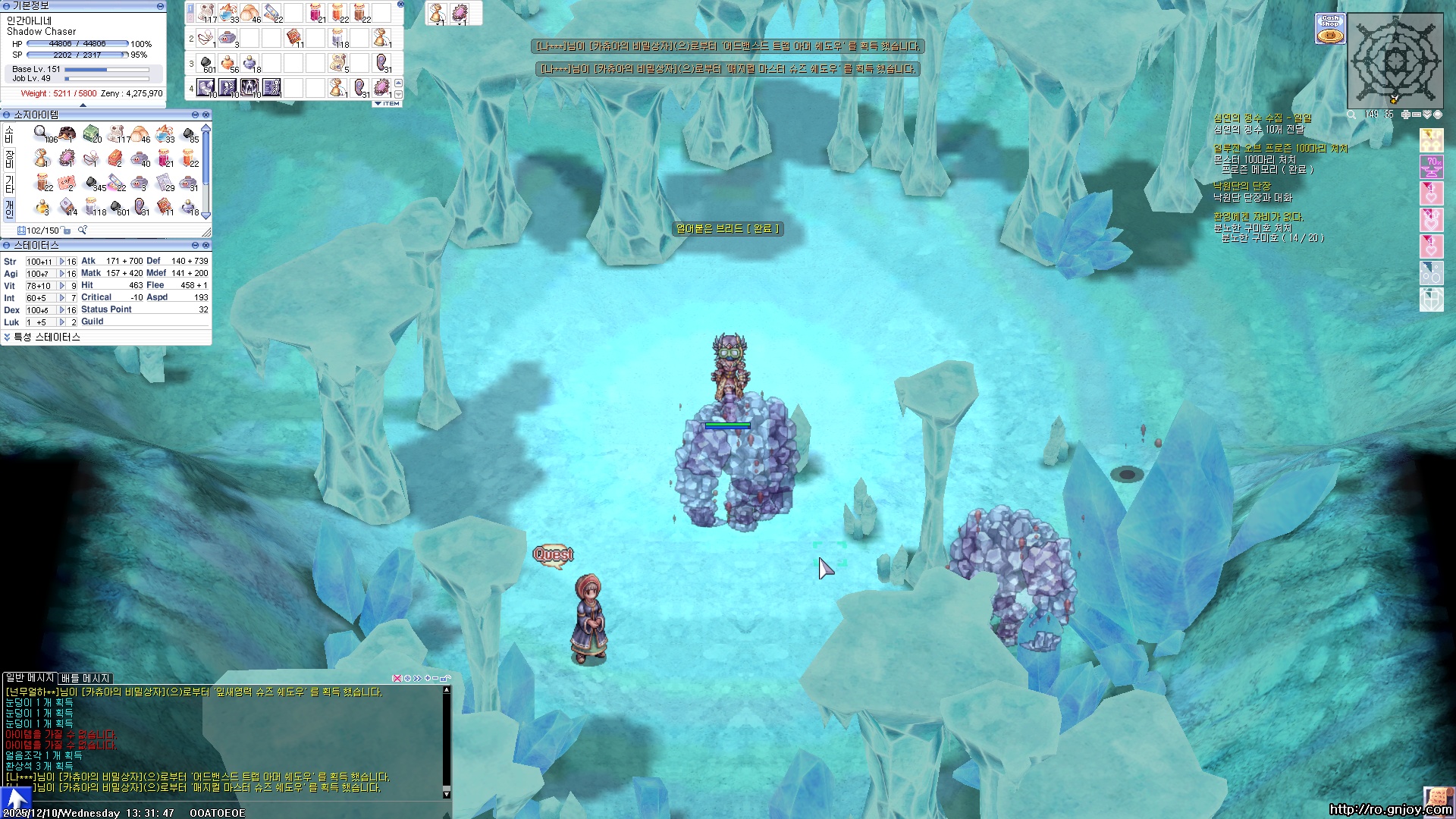Image resolution: width=1456 pixels, height=819 pixels.
Task: Switch to the 배틀 메시지 chat tab
Action: pyautogui.click(x=86, y=678)
